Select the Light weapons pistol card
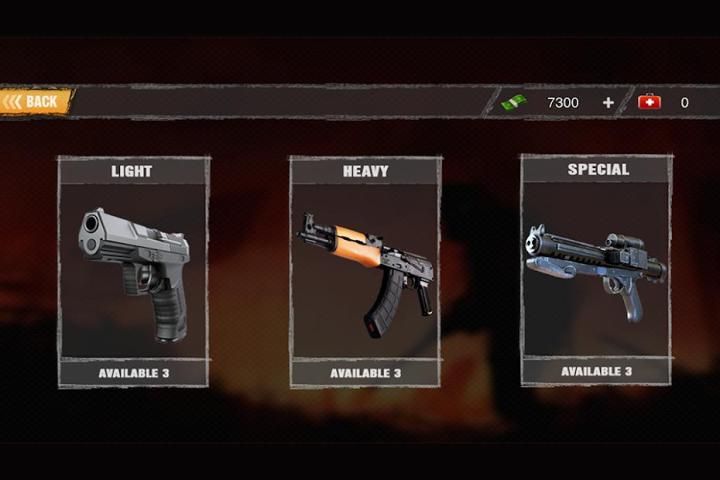720x480 pixels. point(133,270)
